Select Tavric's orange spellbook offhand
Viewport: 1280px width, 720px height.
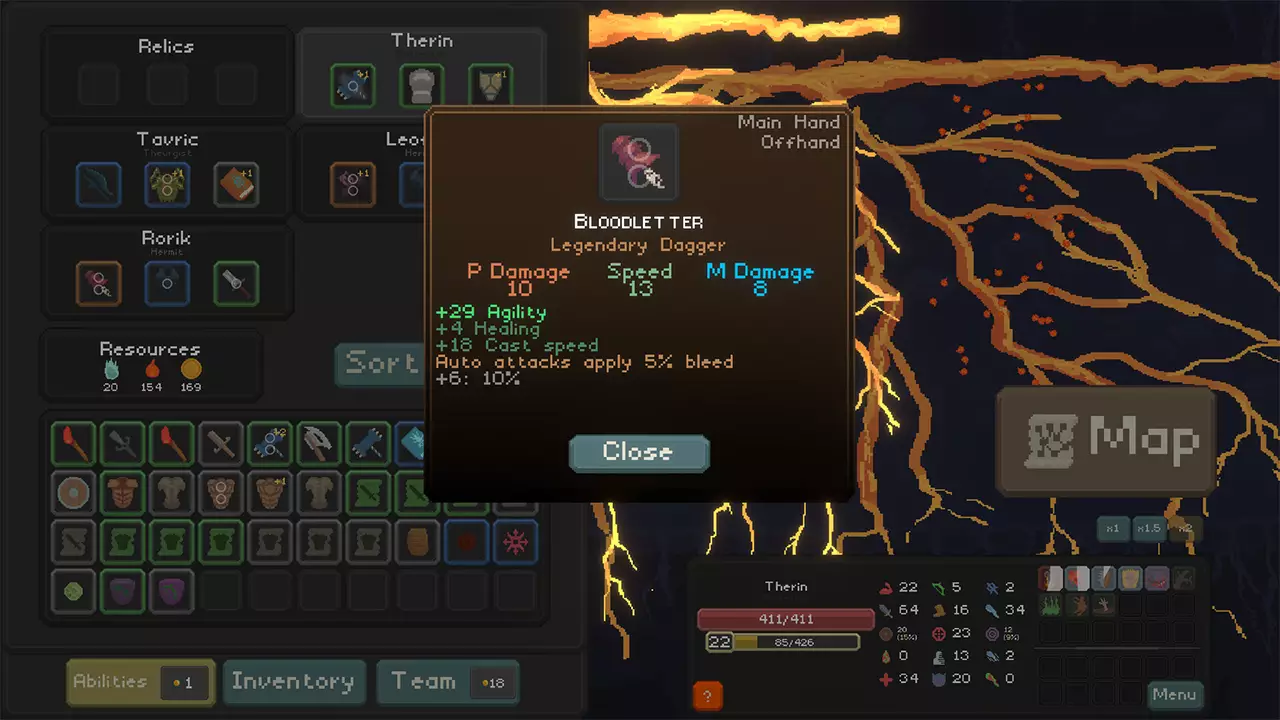[x=236, y=185]
